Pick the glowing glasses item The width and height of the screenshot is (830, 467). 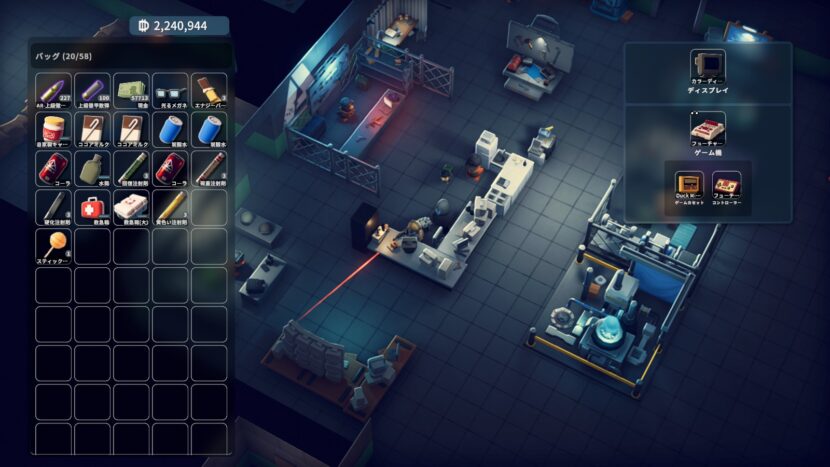click(170, 90)
